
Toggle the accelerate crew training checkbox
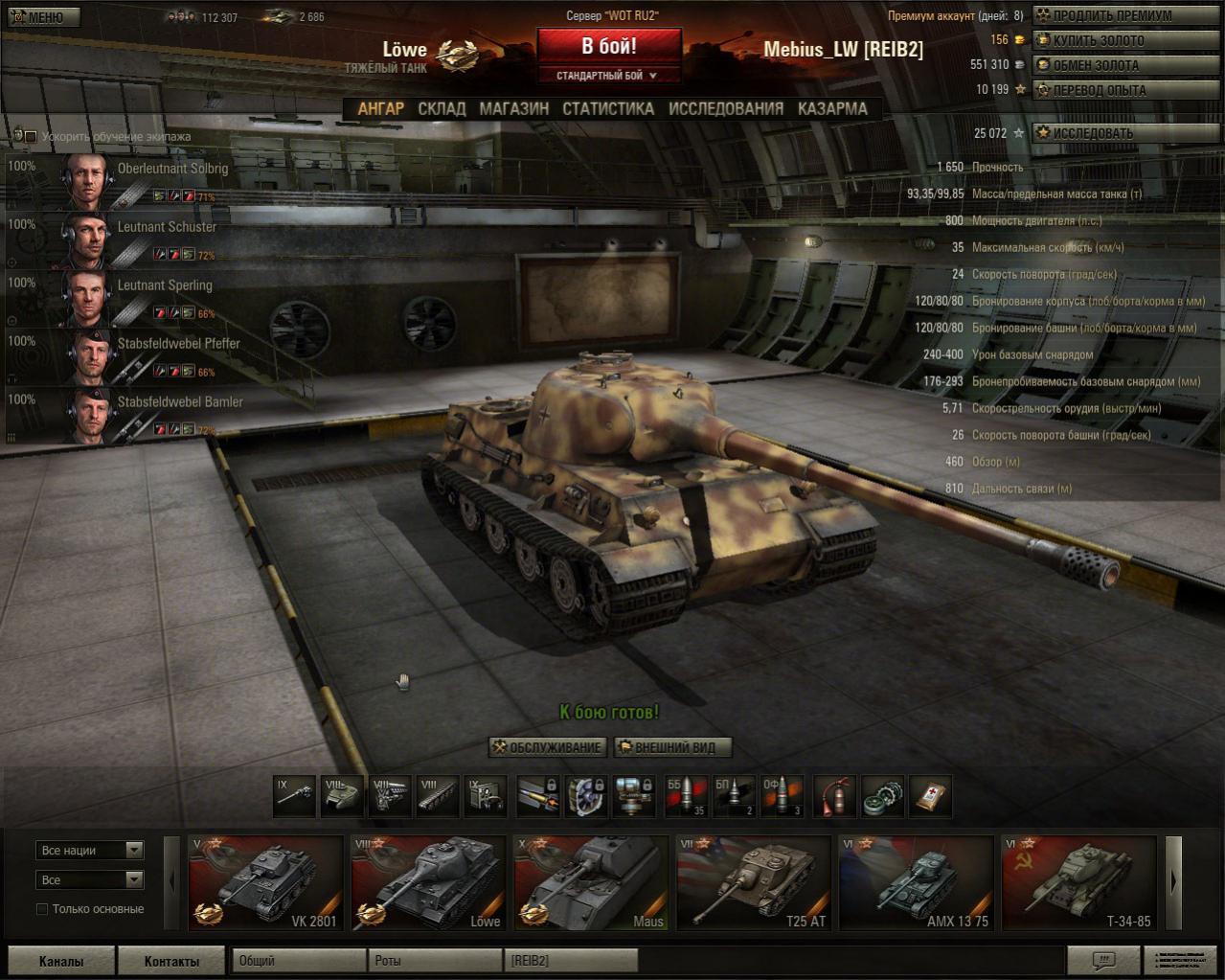(x=31, y=137)
